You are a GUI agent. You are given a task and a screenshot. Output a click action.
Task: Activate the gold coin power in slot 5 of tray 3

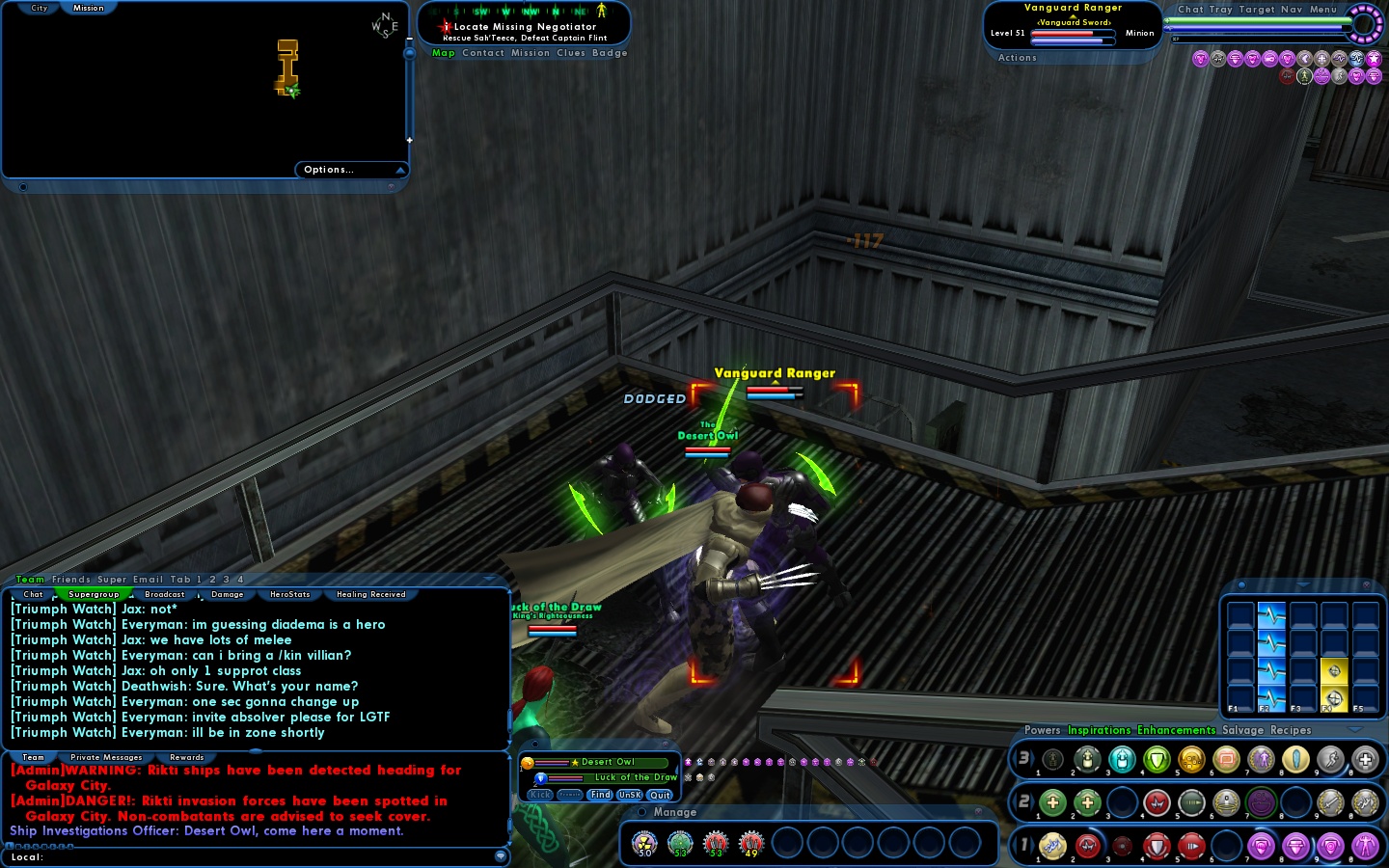tap(1191, 759)
